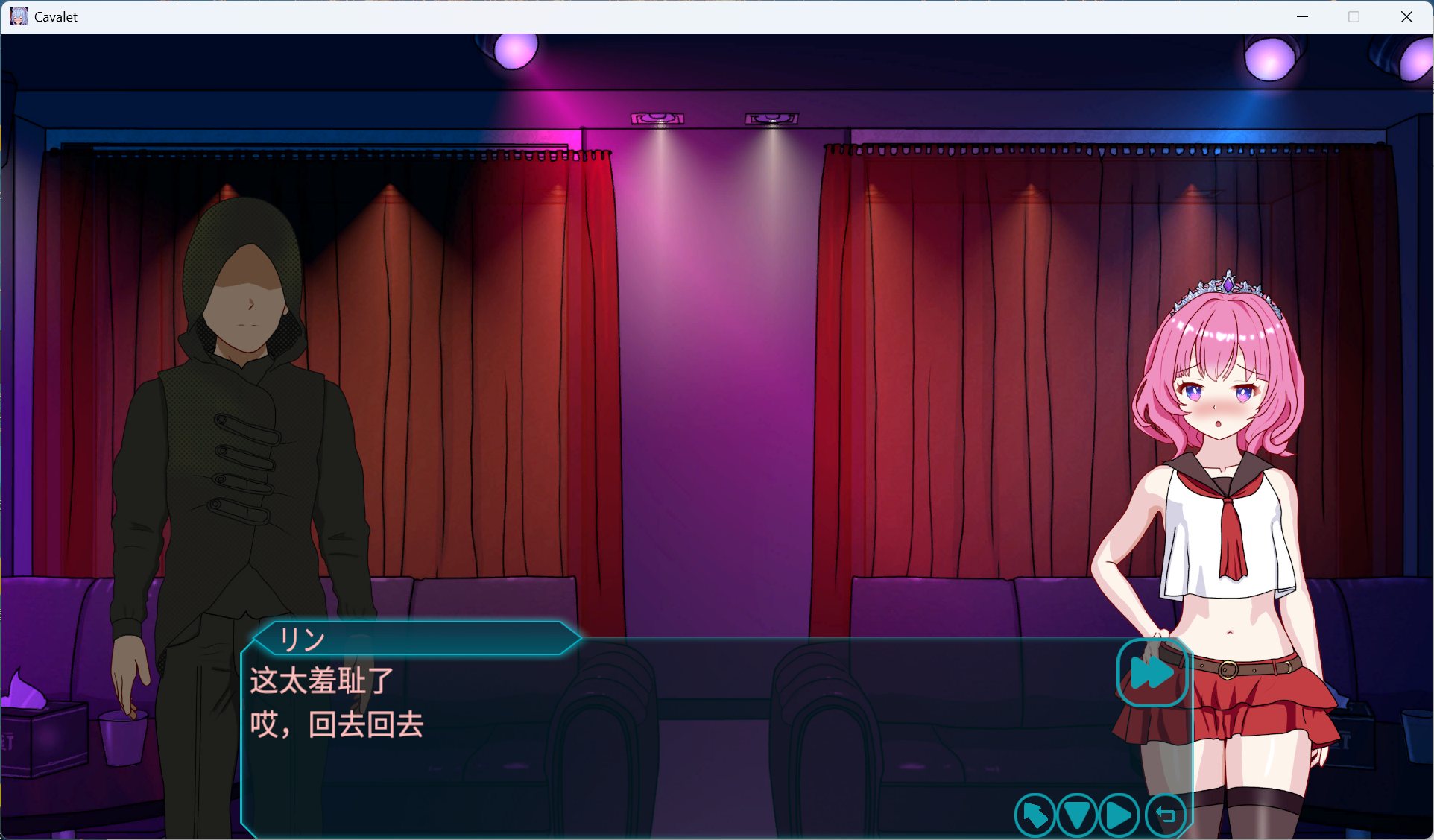Maximize the Cavalet game window
Image resolution: width=1434 pixels, height=840 pixels.
coord(1353,16)
